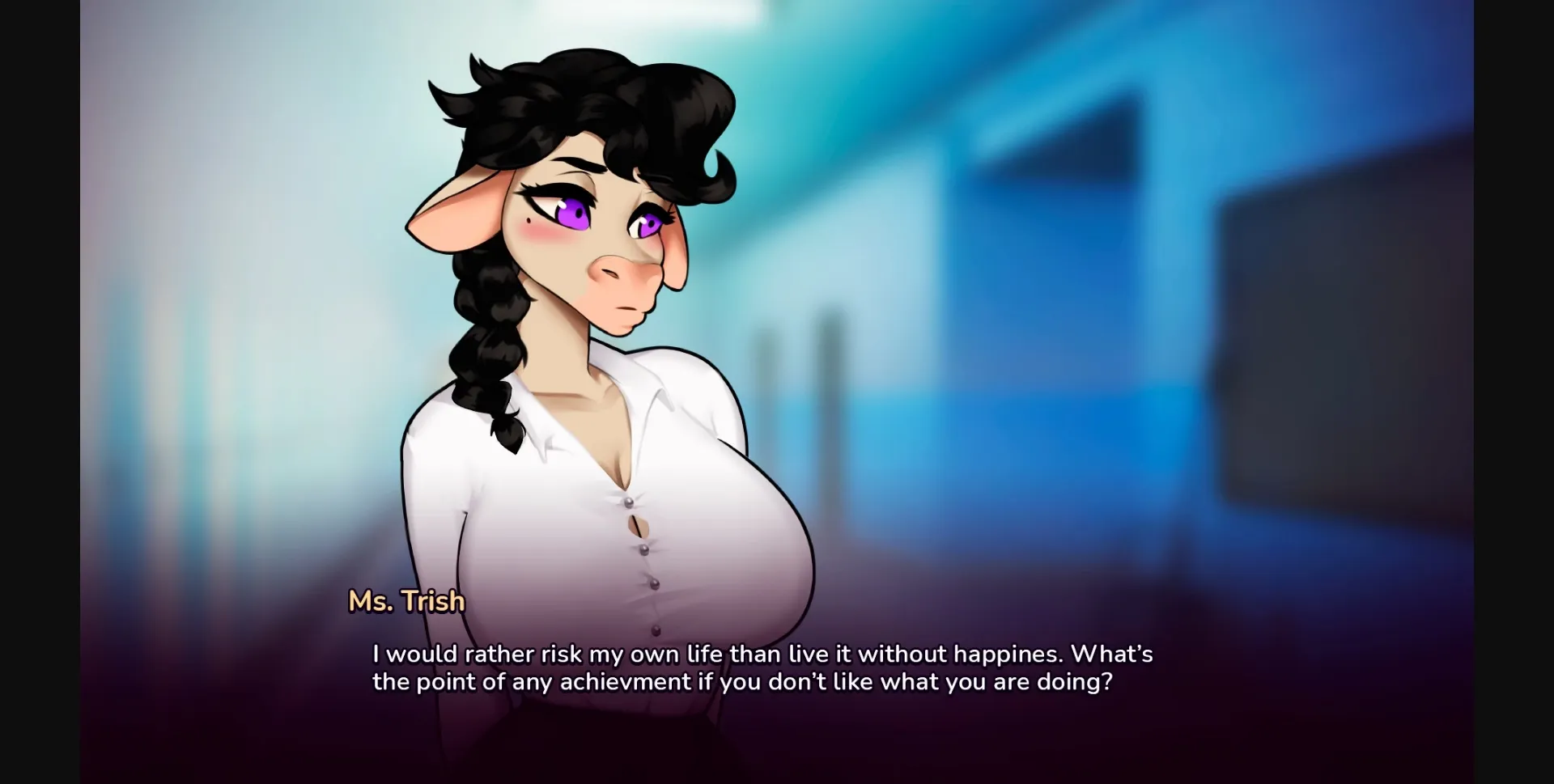
Task: Click Ms. Trish's purple eye
Action: coord(572,212)
